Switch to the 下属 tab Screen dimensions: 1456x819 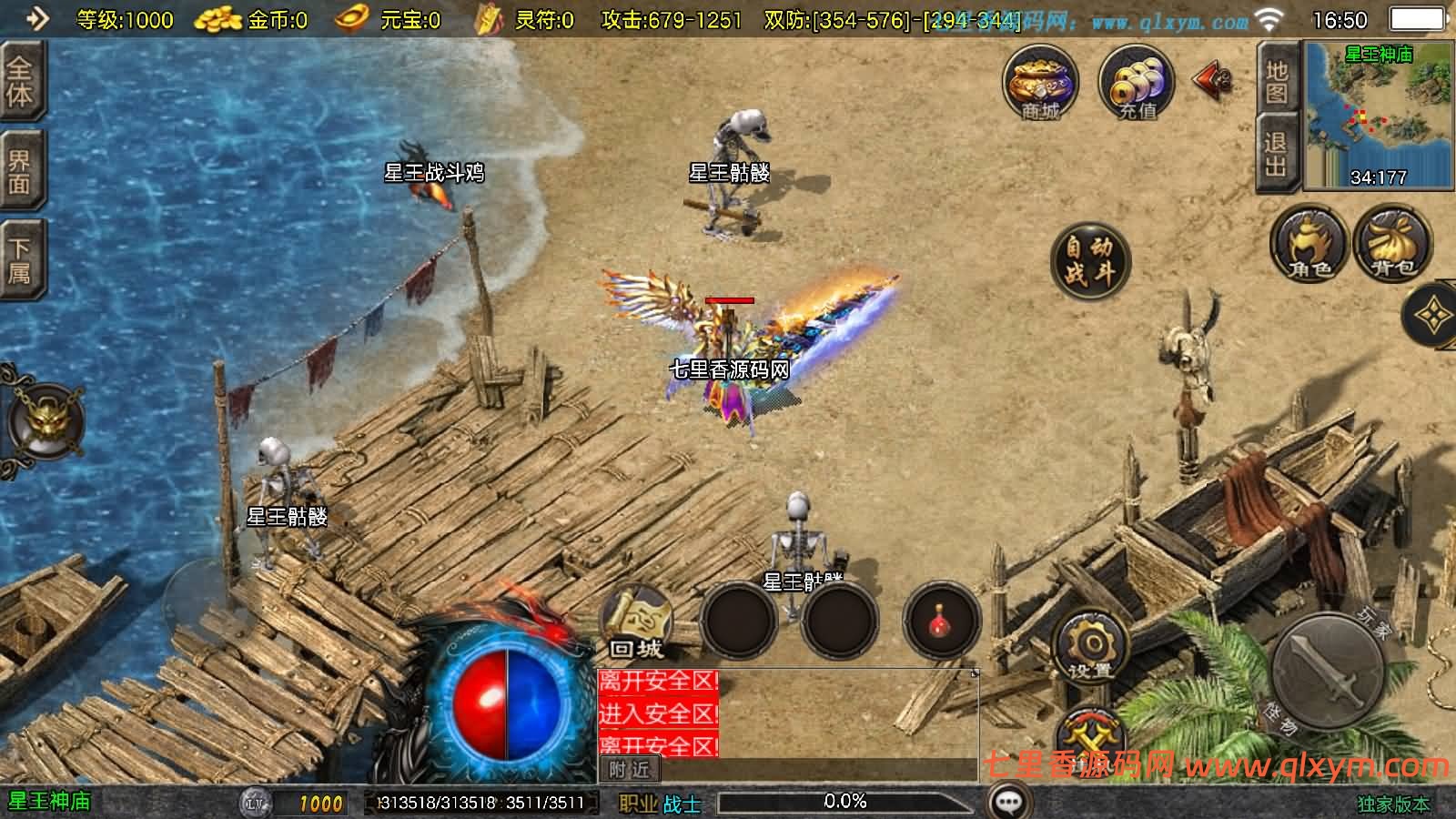point(20,261)
